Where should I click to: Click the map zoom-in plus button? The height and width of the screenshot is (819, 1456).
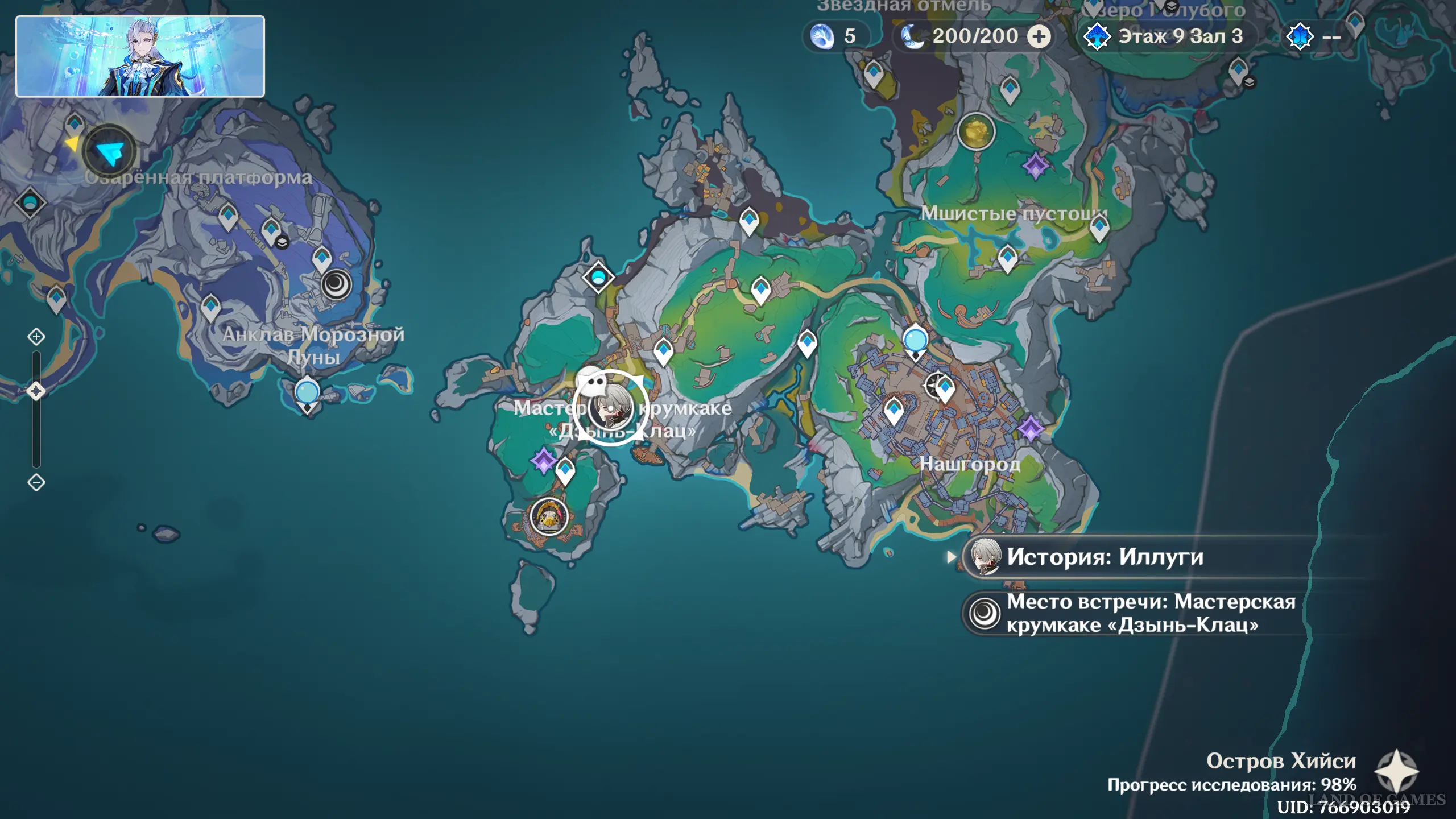coord(36,337)
